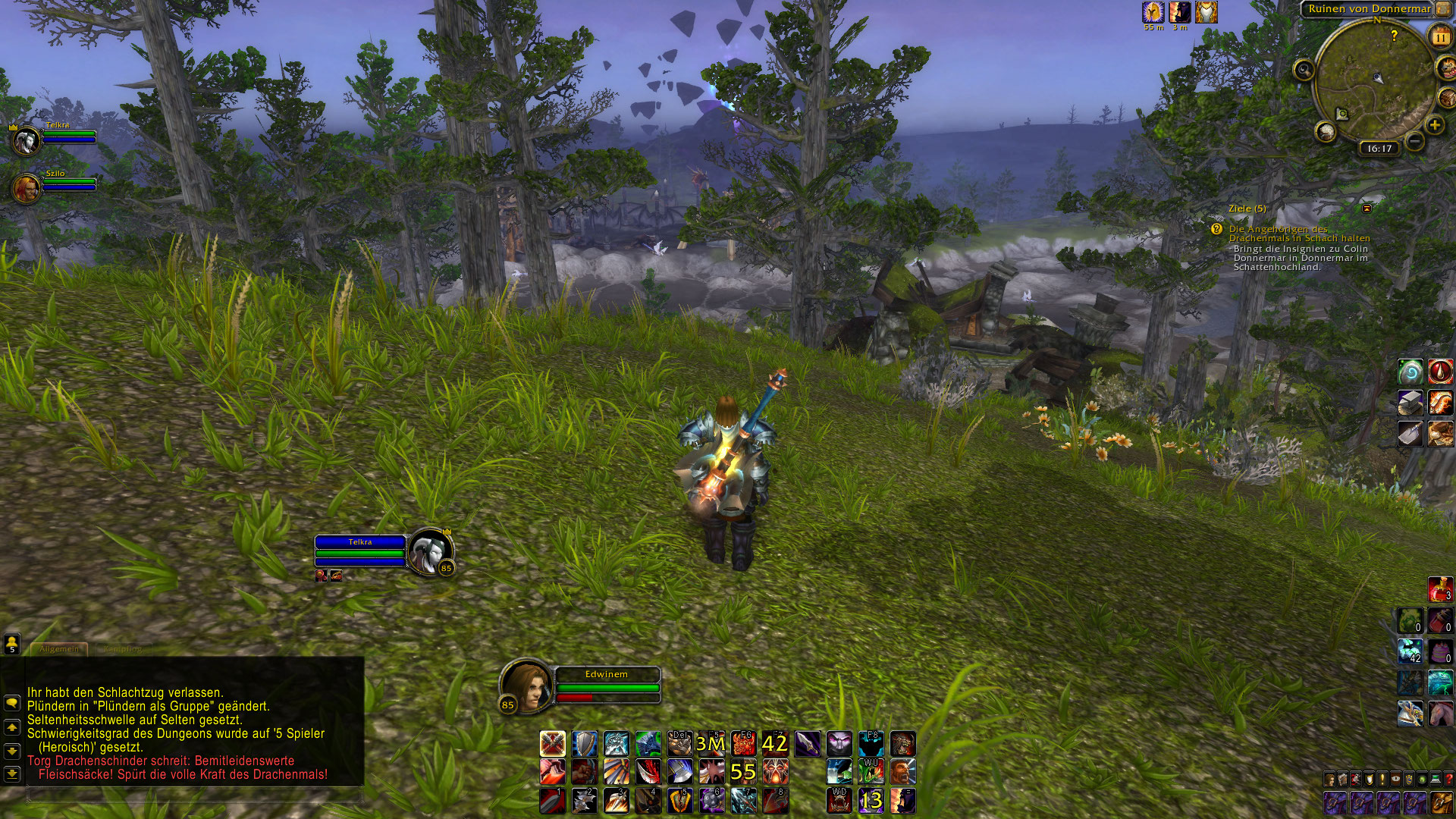Open the Blacksmithing anvil profession icon
This screenshot has width=1456, height=819.
1410,403
